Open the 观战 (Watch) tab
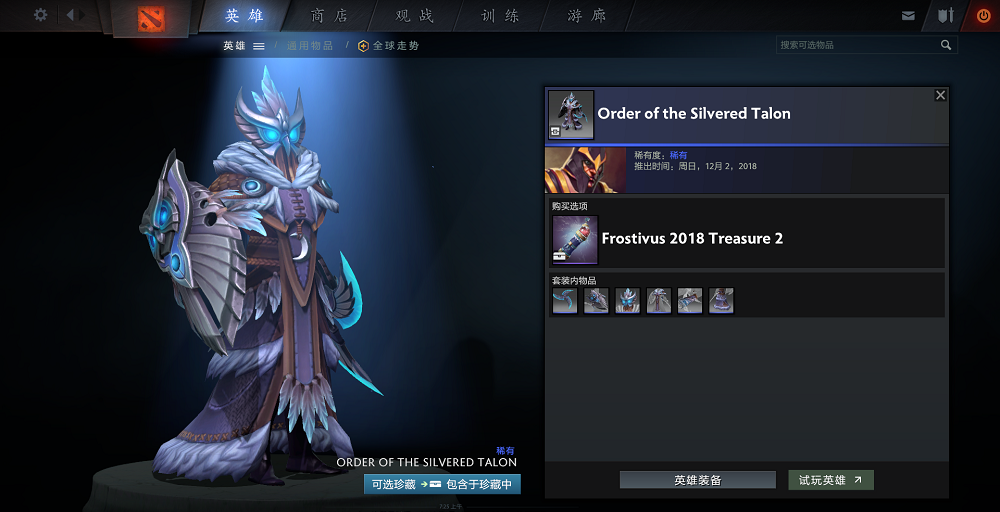This screenshot has width=1000, height=512. point(415,16)
